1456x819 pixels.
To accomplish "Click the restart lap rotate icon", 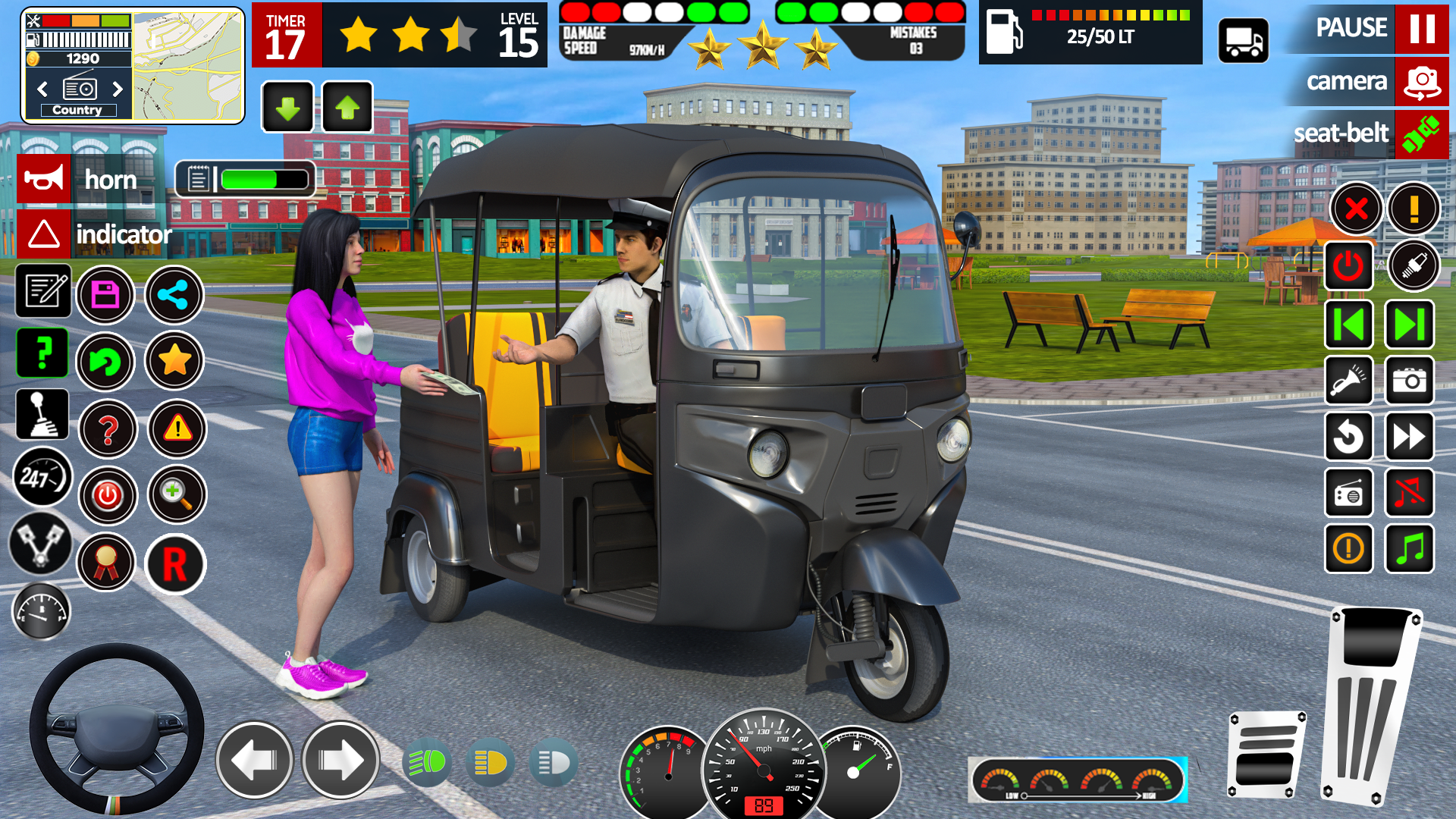I will pos(1349,438).
